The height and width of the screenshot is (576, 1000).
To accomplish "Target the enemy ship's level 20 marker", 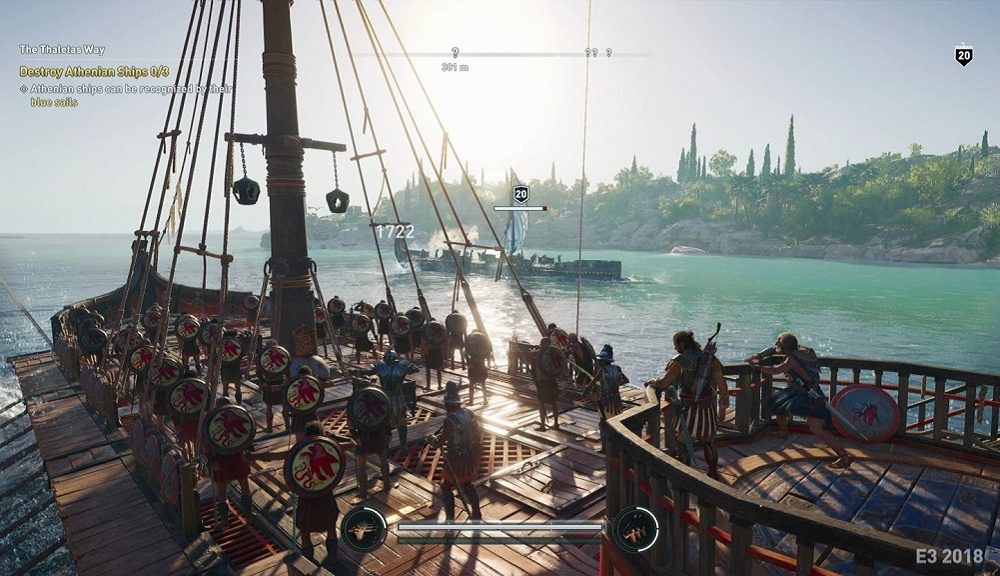I will coord(521,194).
